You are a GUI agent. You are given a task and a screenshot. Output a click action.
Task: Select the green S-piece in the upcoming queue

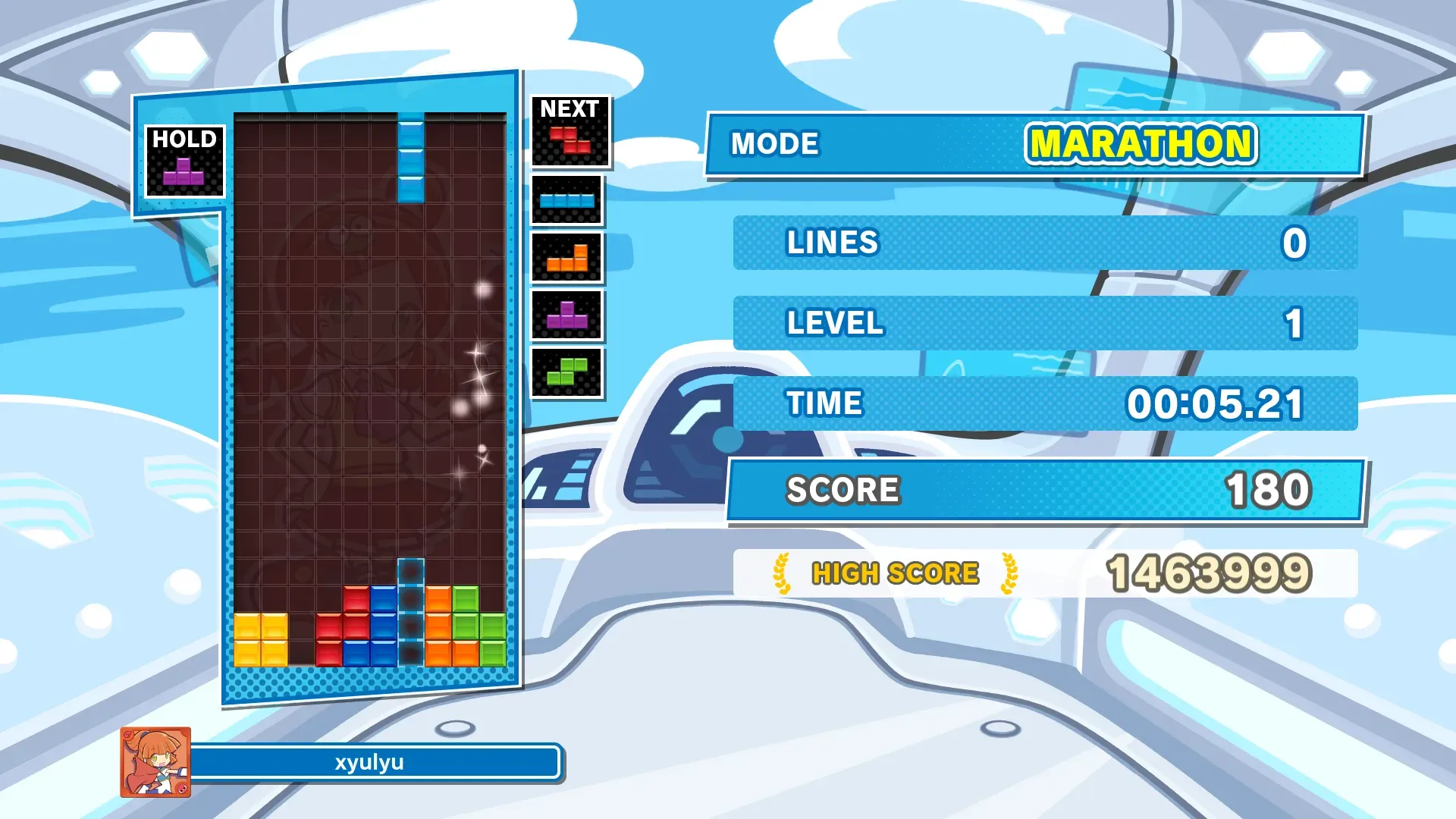567,372
